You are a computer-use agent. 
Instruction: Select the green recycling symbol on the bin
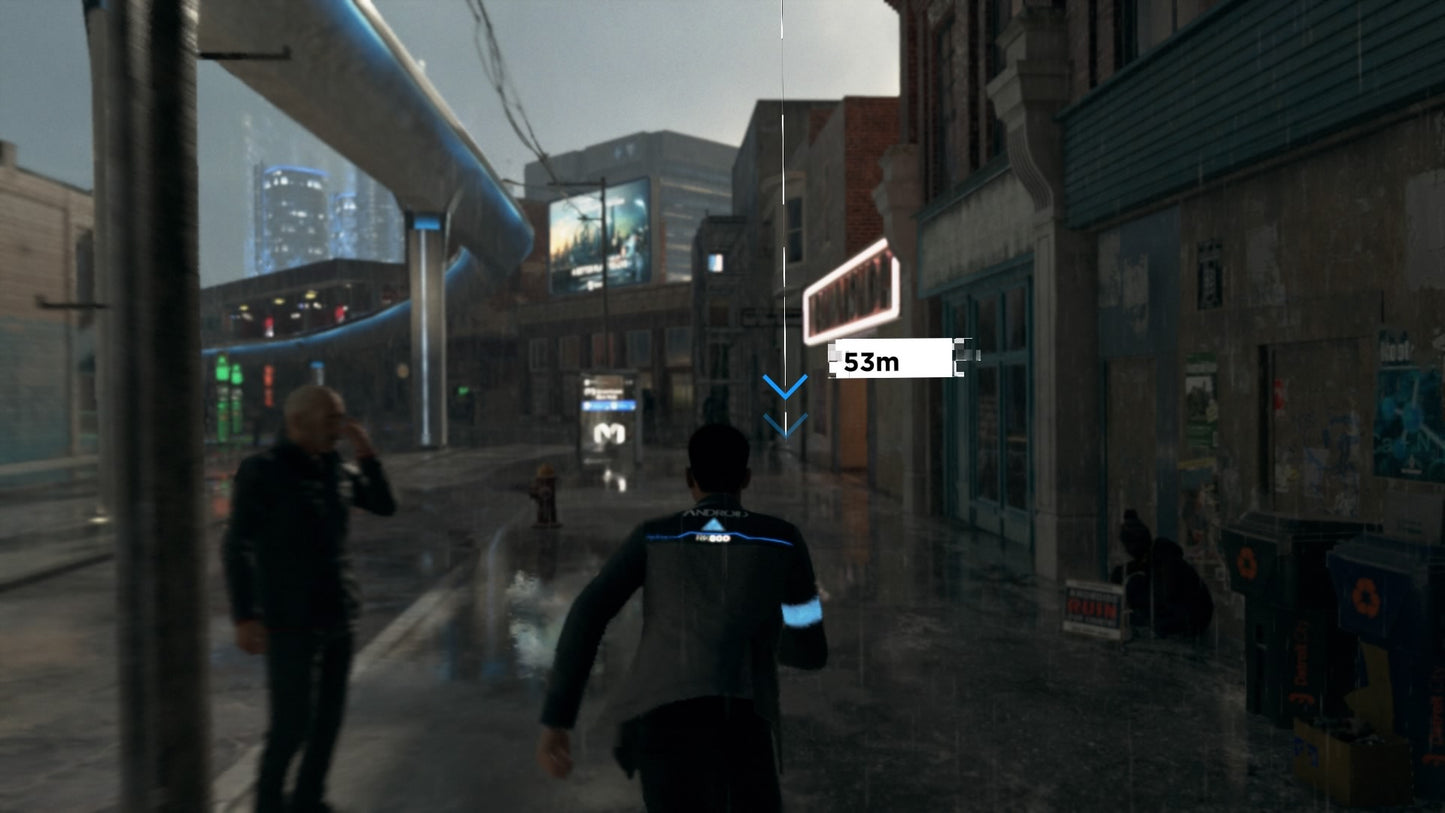pyautogui.click(x=1247, y=561)
